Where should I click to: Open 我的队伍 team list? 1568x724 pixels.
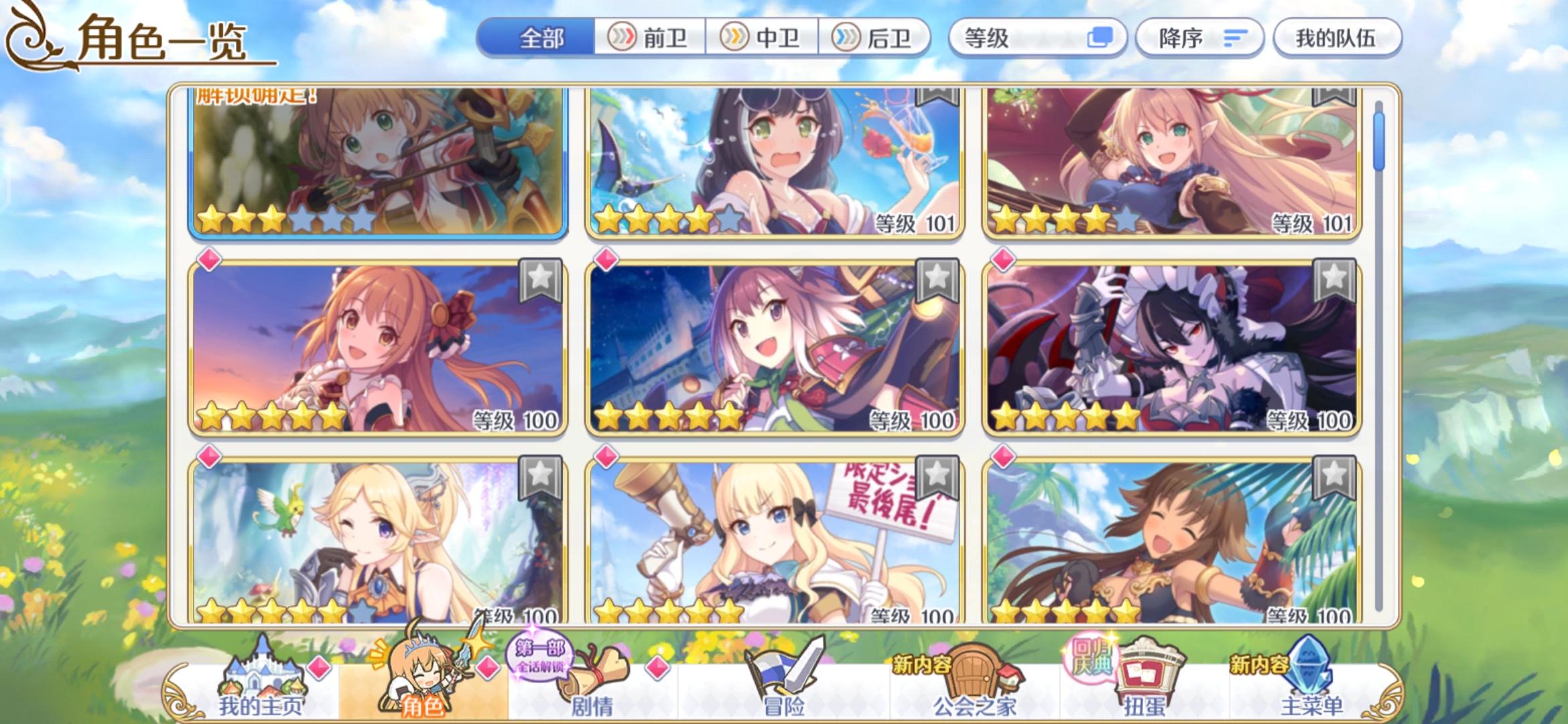point(1336,38)
